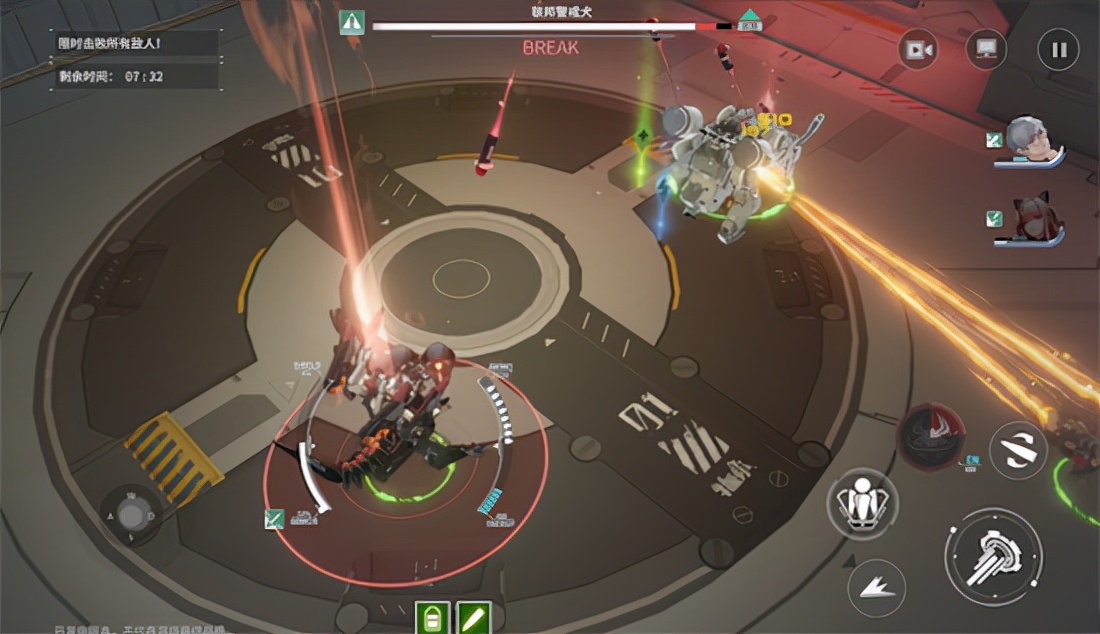Pause the battle
Screen dimensions: 1100x634
pos(1058,50)
